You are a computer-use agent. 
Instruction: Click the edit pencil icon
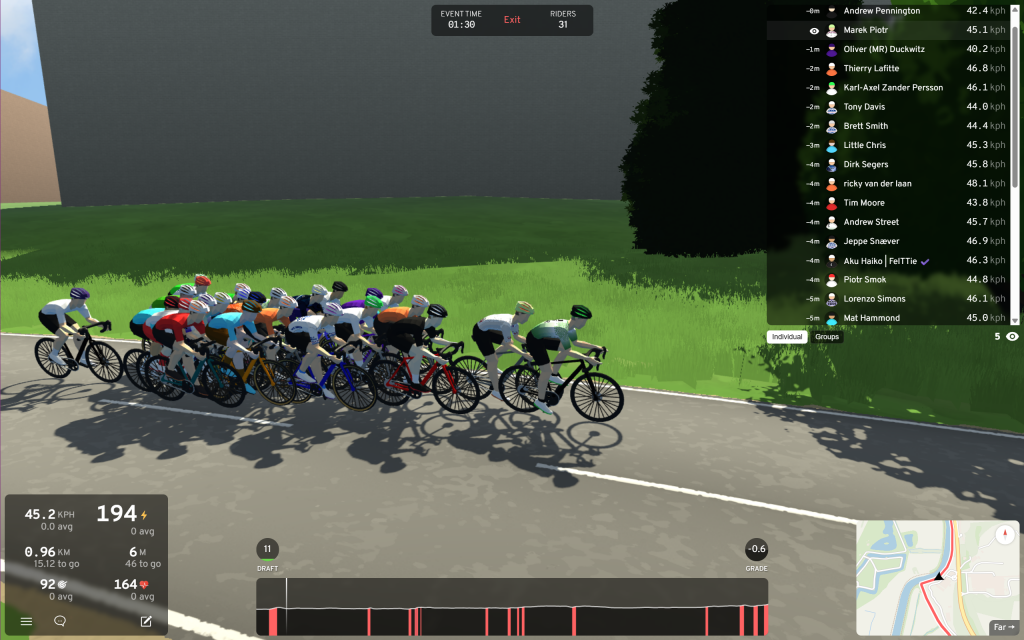pos(146,621)
